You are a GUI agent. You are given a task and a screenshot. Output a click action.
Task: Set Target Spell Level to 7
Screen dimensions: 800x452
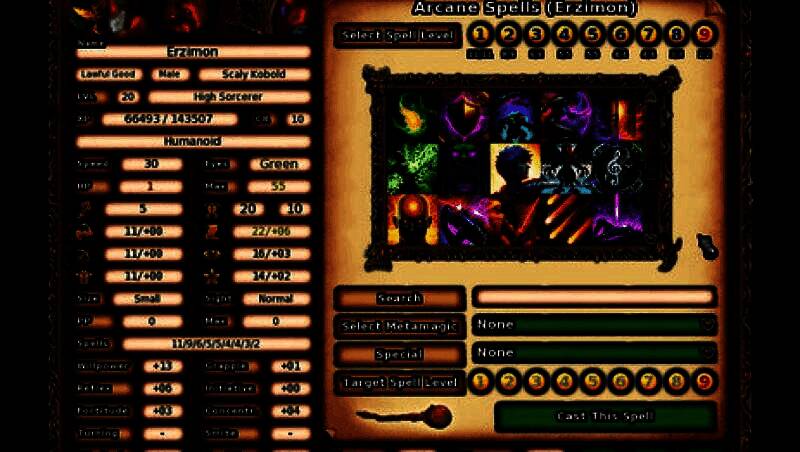tap(649, 381)
